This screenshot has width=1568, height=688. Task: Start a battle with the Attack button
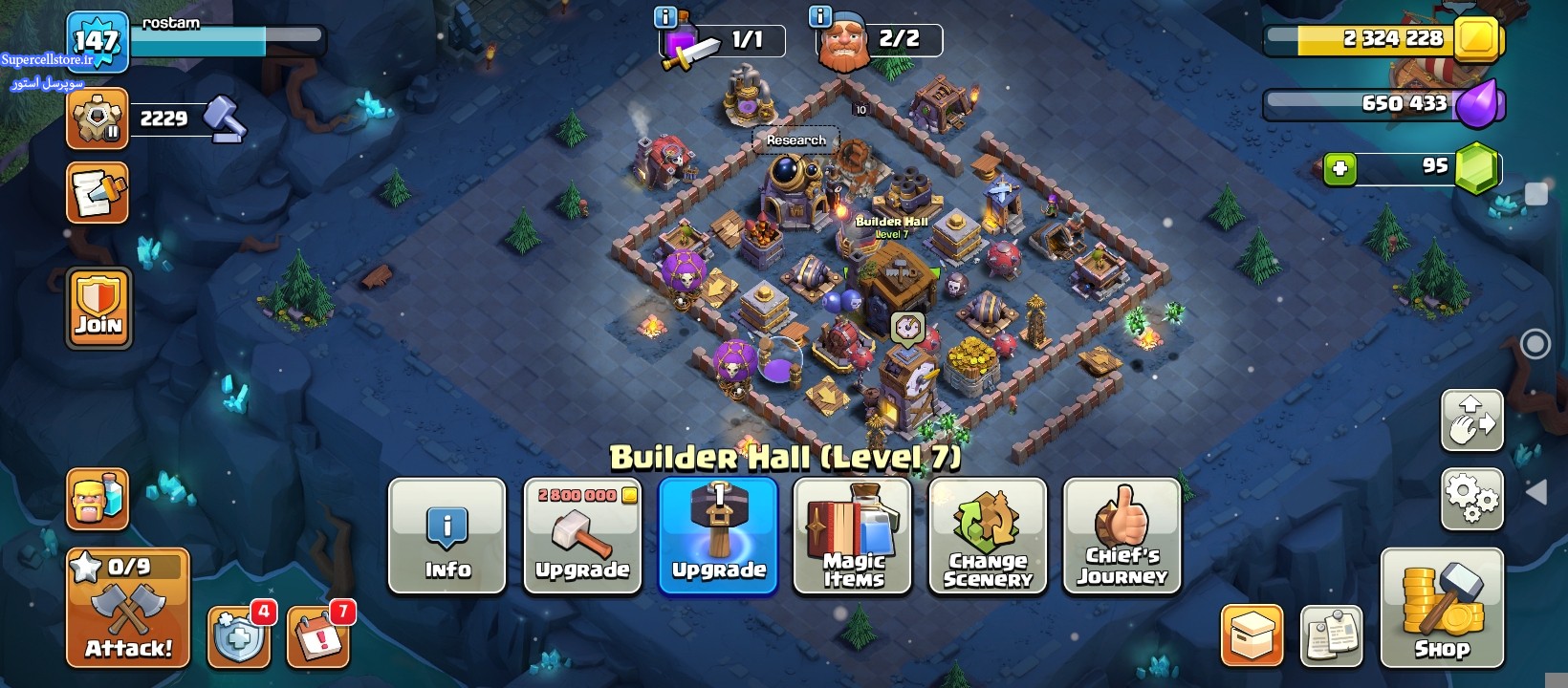coord(128,608)
